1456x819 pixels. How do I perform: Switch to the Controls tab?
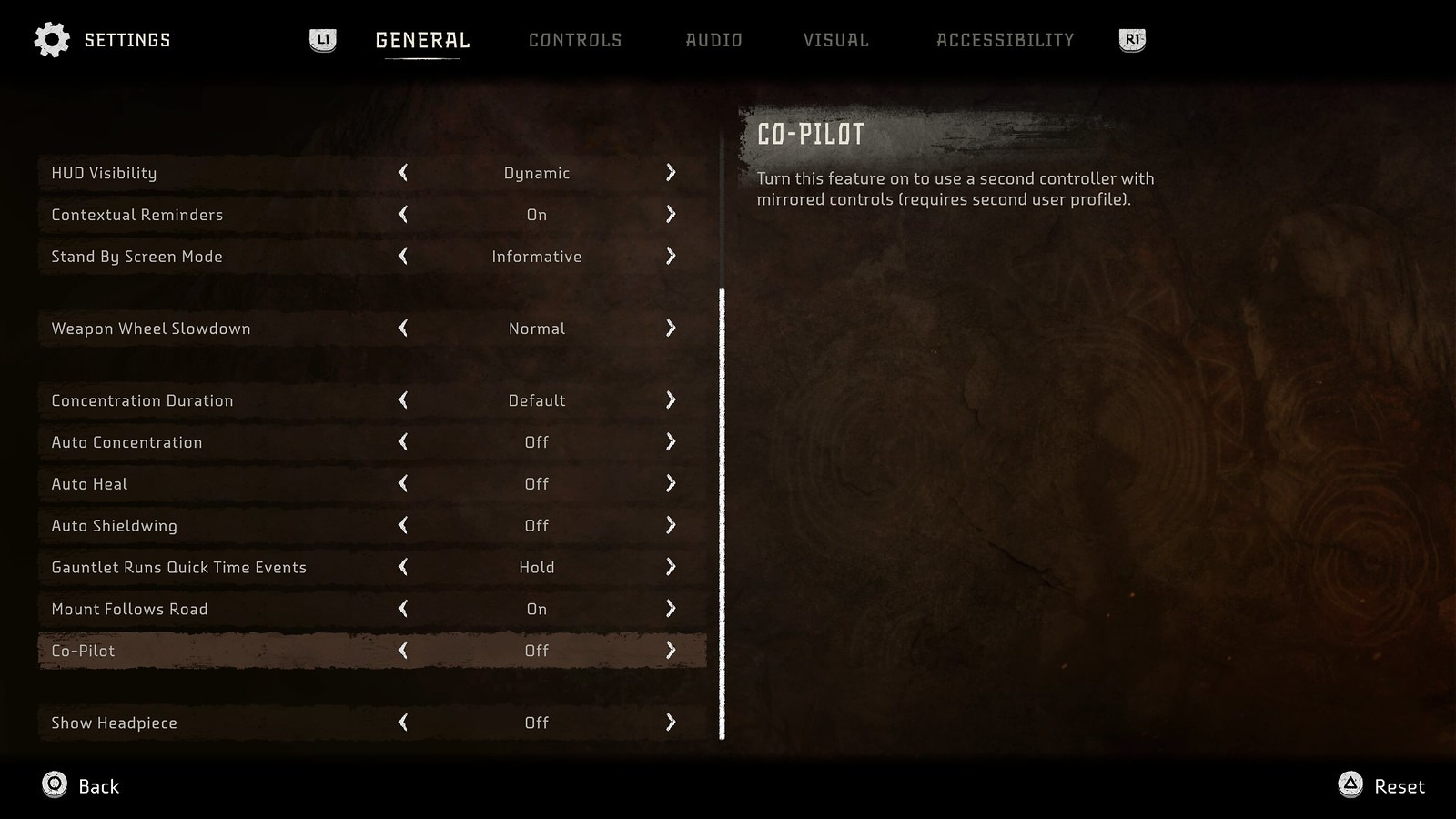coord(575,40)
